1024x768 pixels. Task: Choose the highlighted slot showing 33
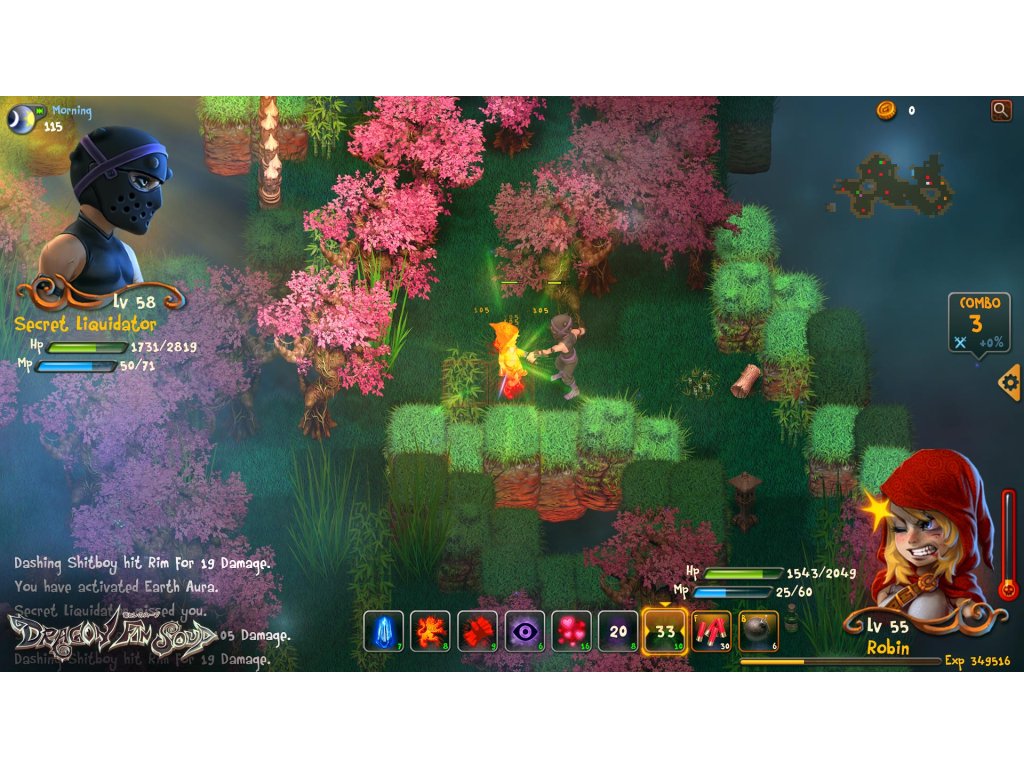665,632
